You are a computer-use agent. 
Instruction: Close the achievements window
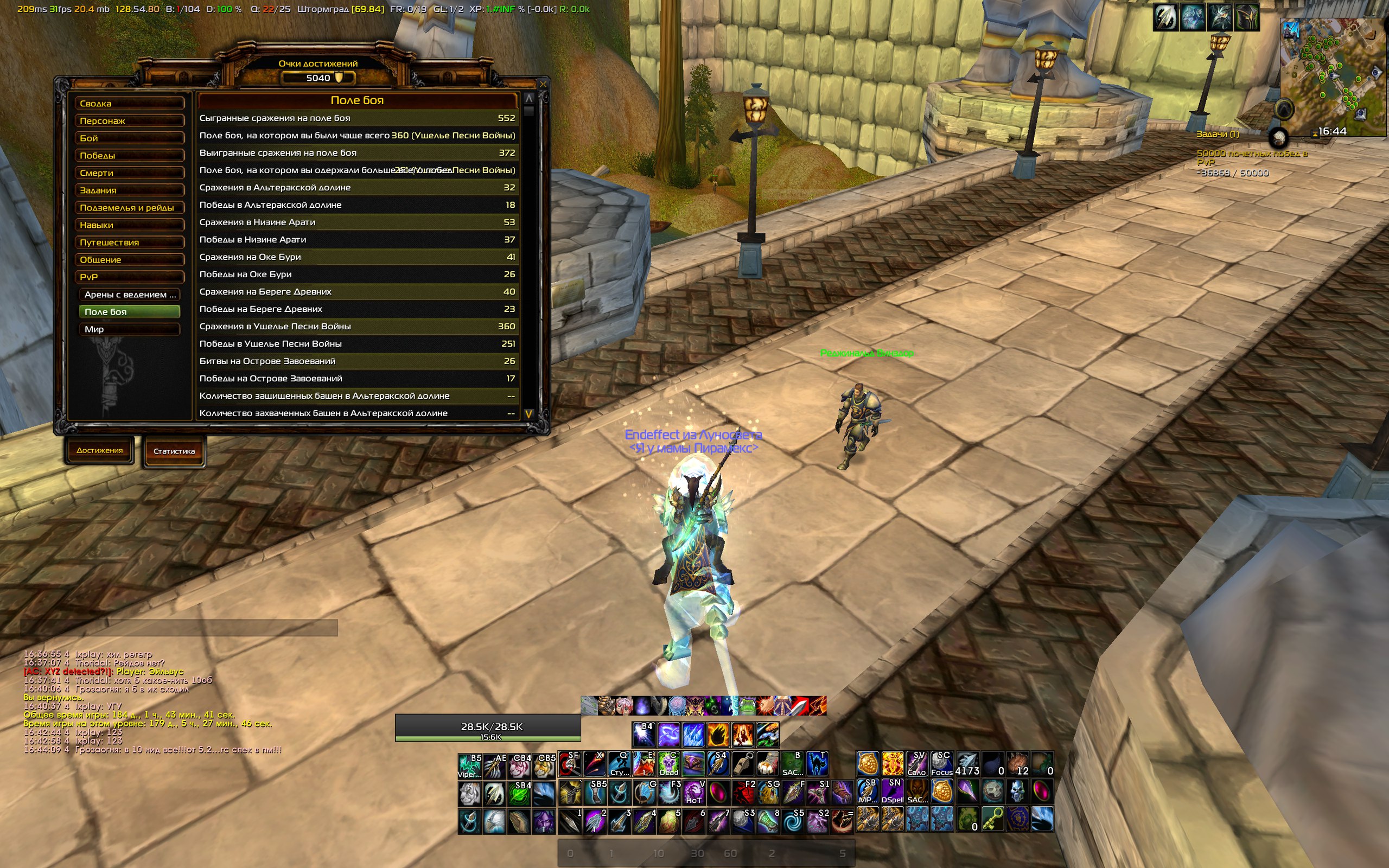pos(543,84)
